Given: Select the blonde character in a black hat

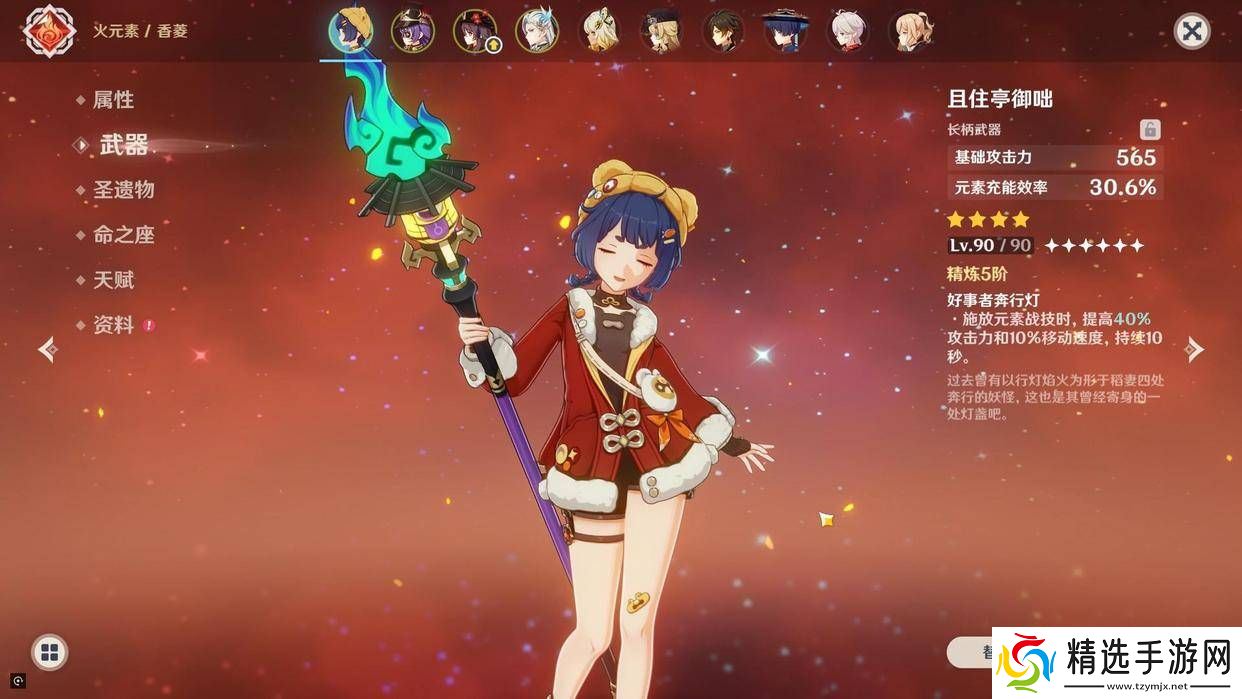Looking at the screenshot, I should [660, 31].
